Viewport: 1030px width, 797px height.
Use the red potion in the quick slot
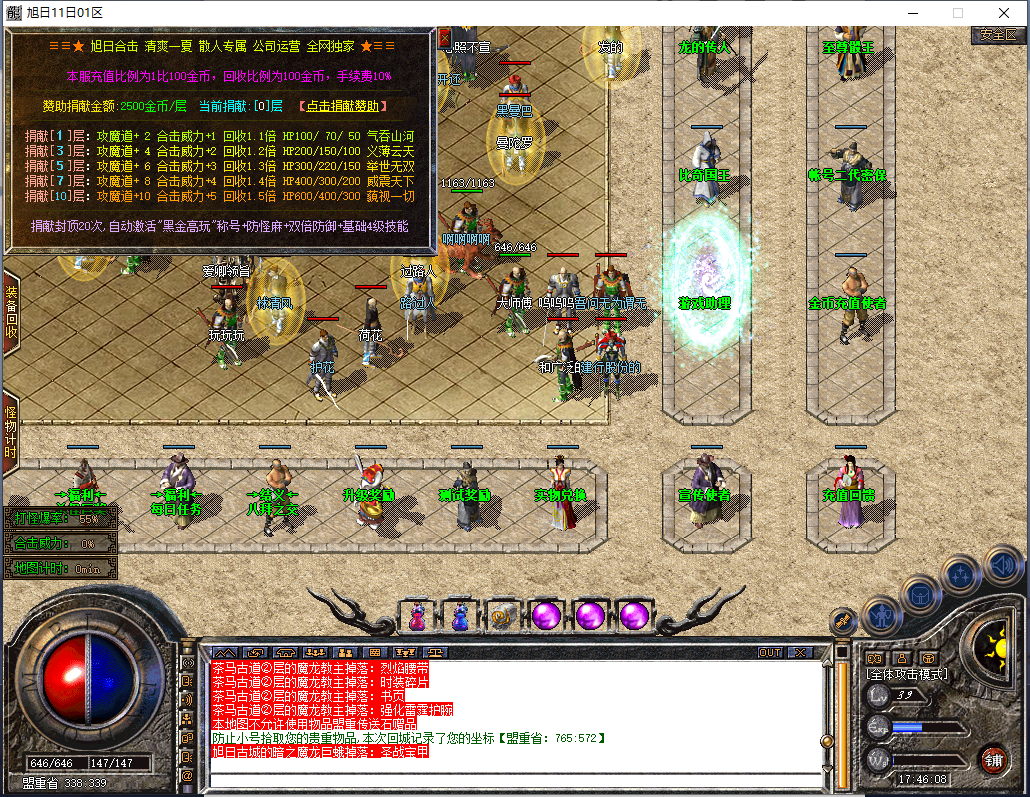416,616
